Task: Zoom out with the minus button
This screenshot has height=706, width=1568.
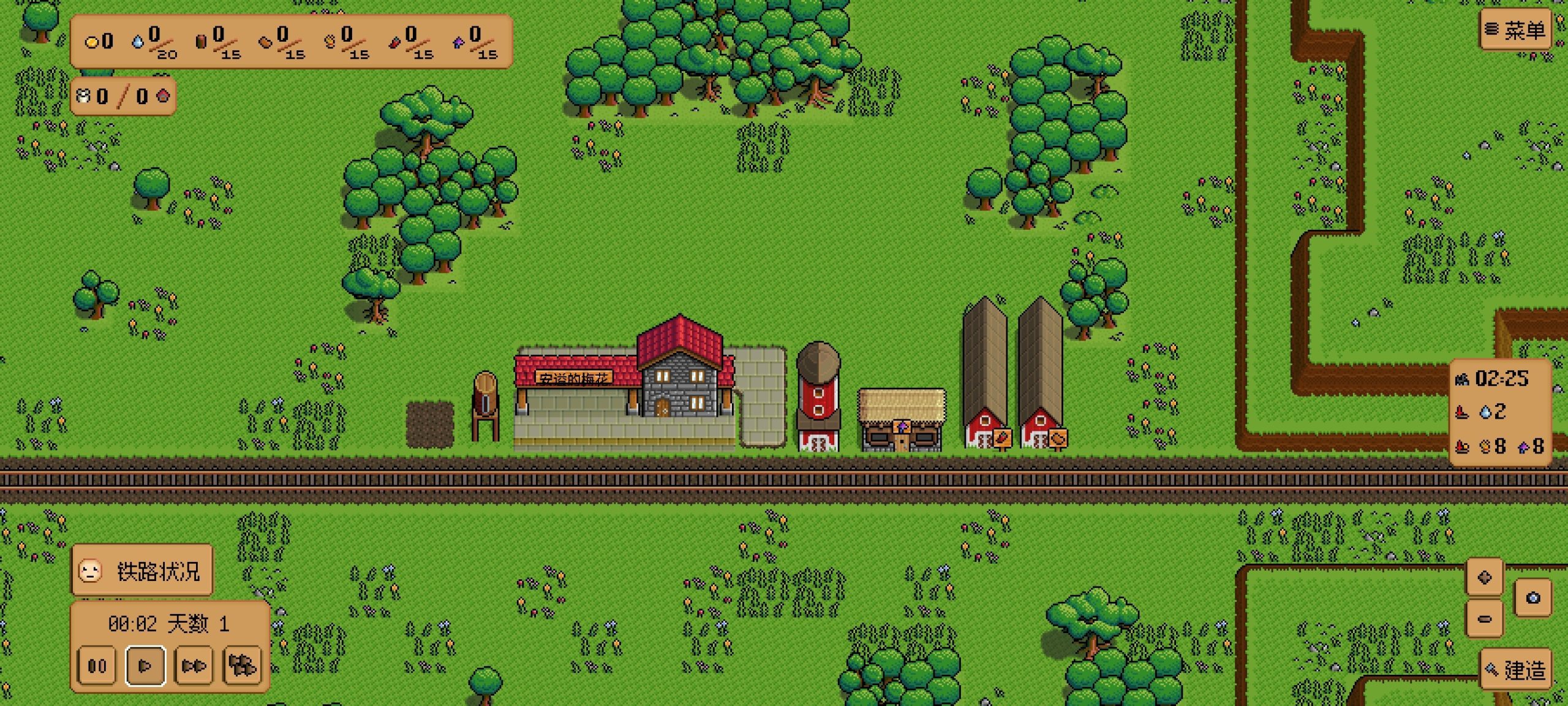Action: point(1484,618)
